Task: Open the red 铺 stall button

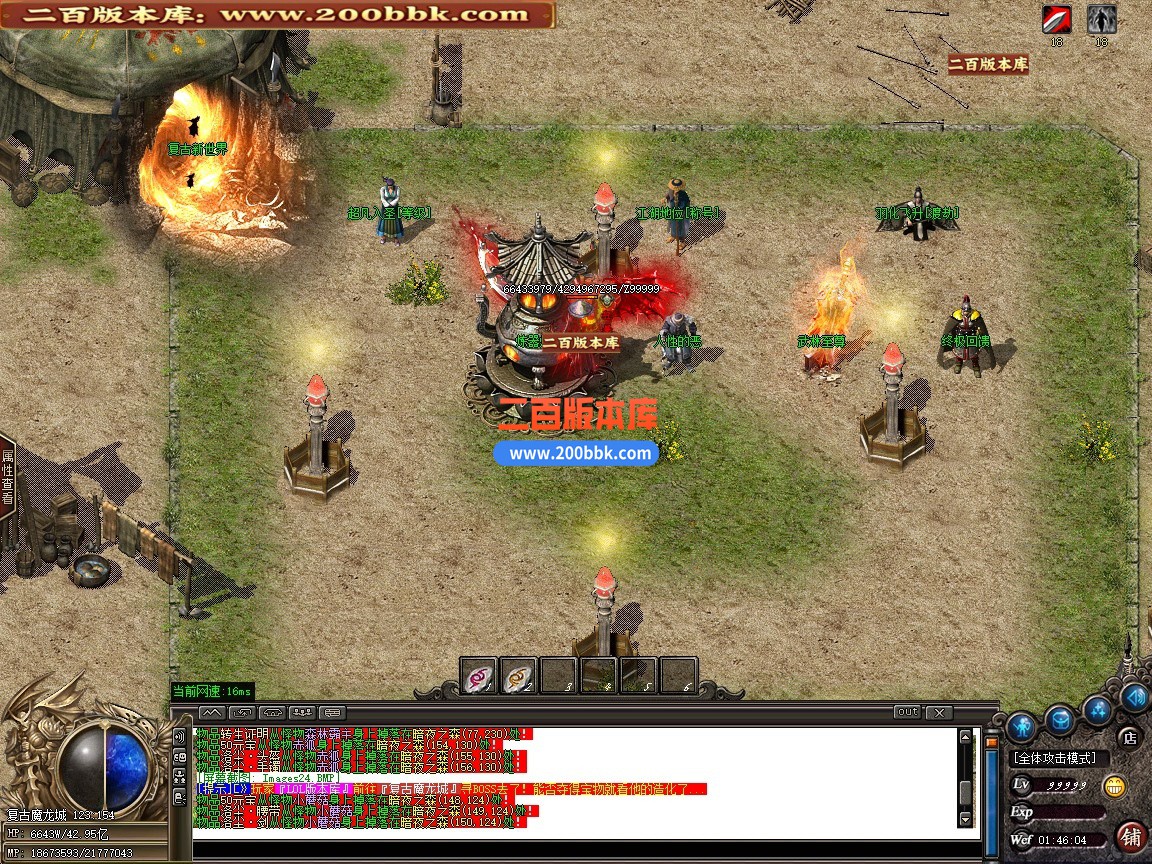Action: 1132,836
